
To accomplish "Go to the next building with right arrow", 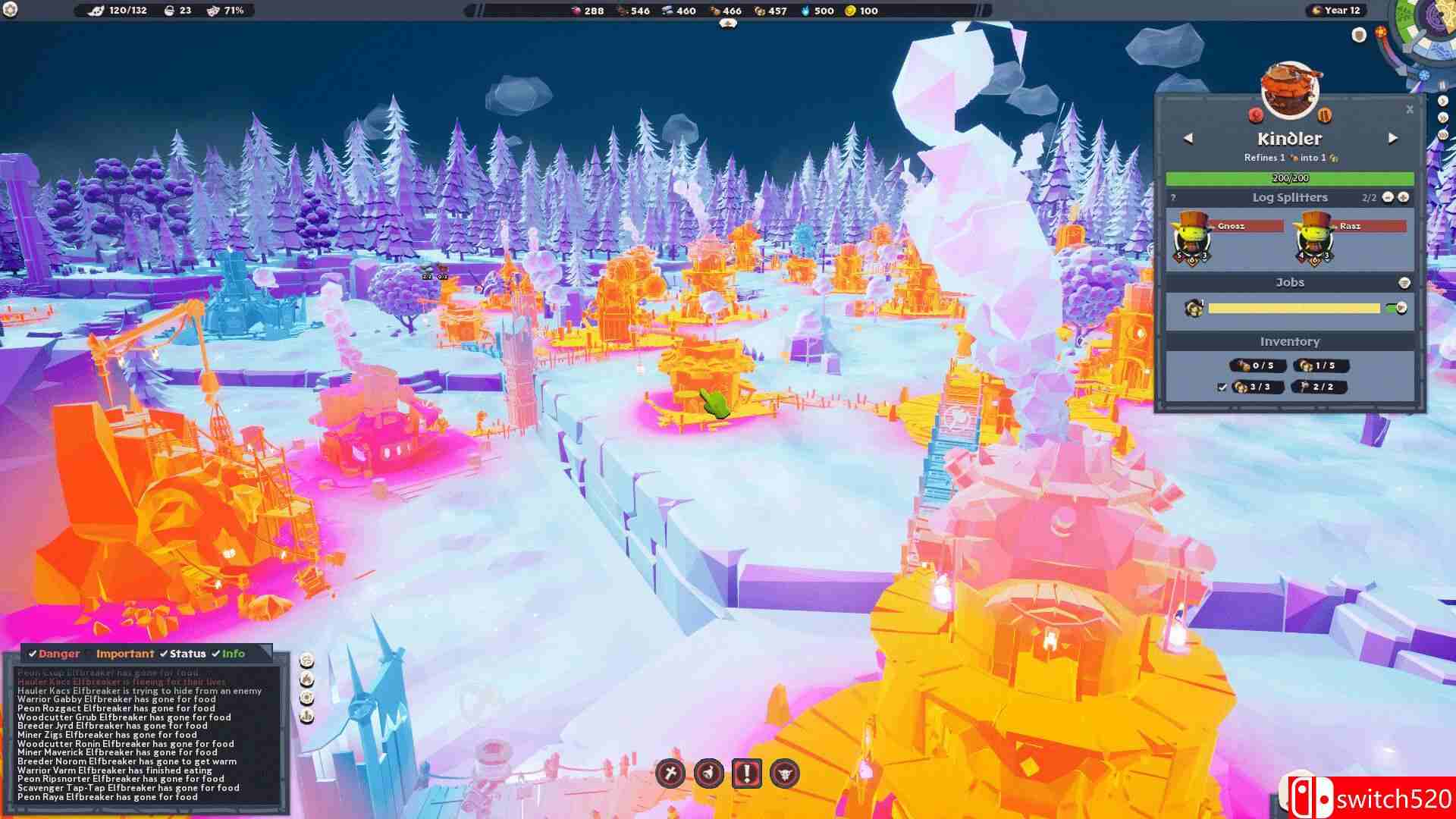I will point(1393,138).
